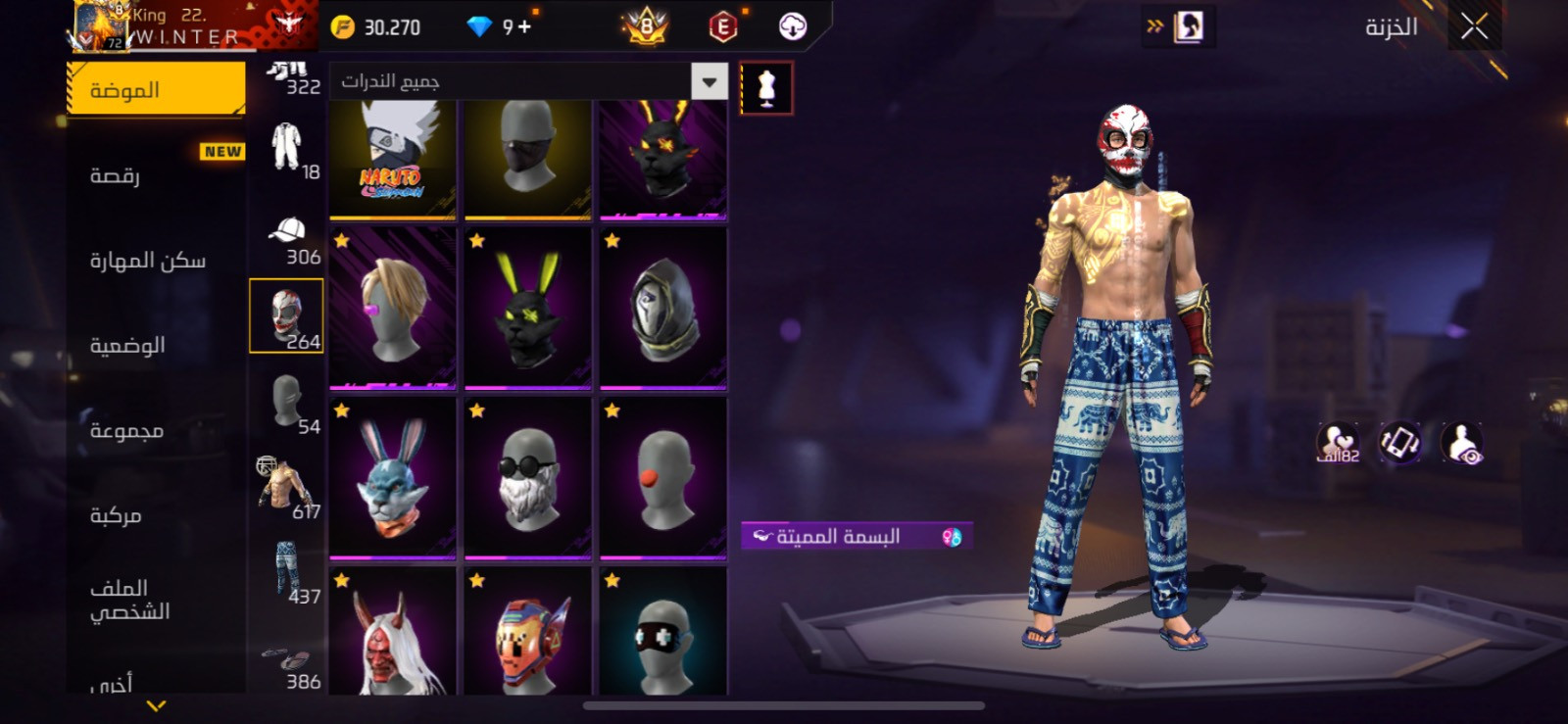1568x724 pixels.
Task: Close the vault screen with the X
Action: (1474, 27)
